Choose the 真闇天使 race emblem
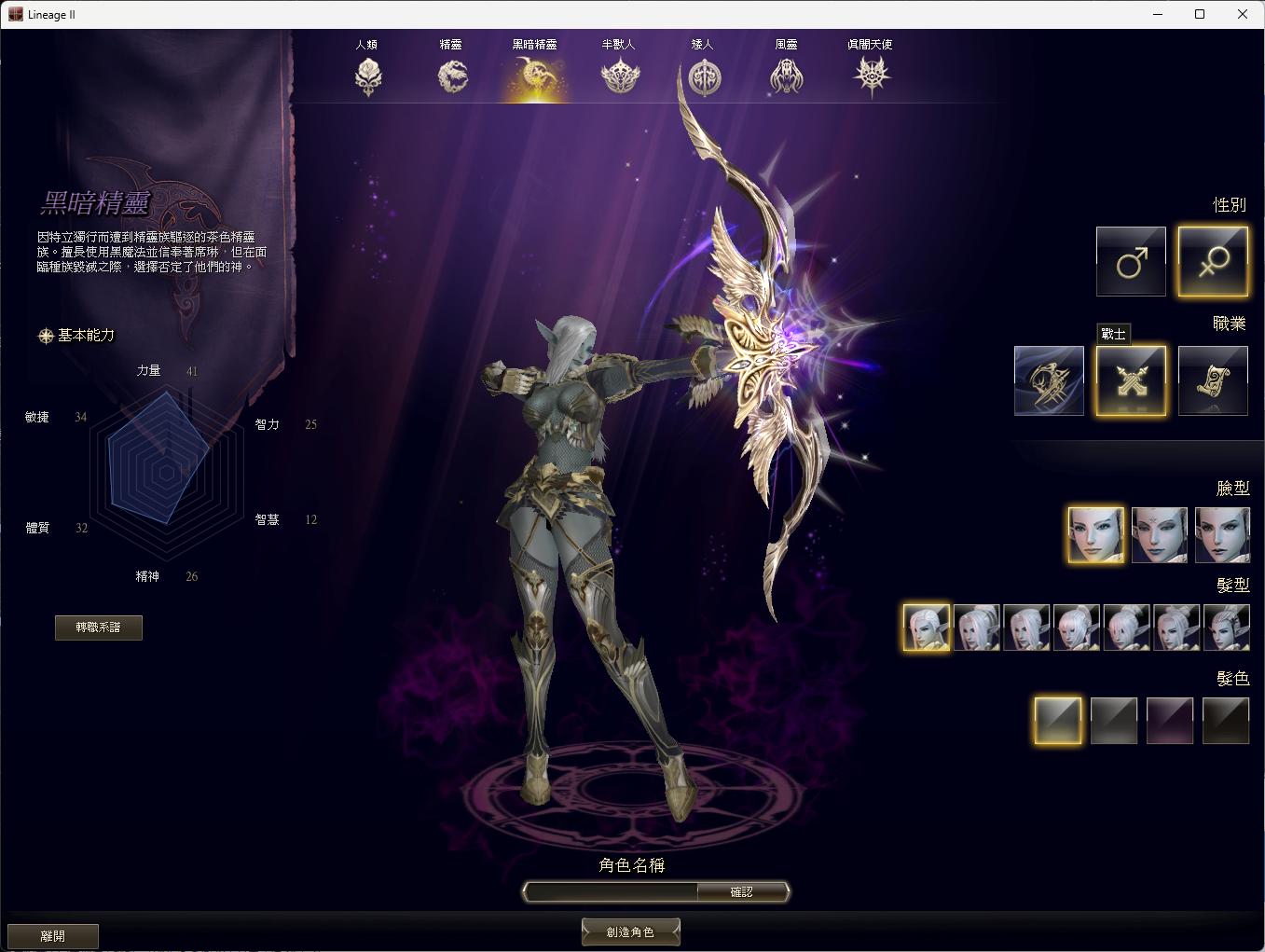The height and width of the screenshot is (952, 1265). pos(871,76)
